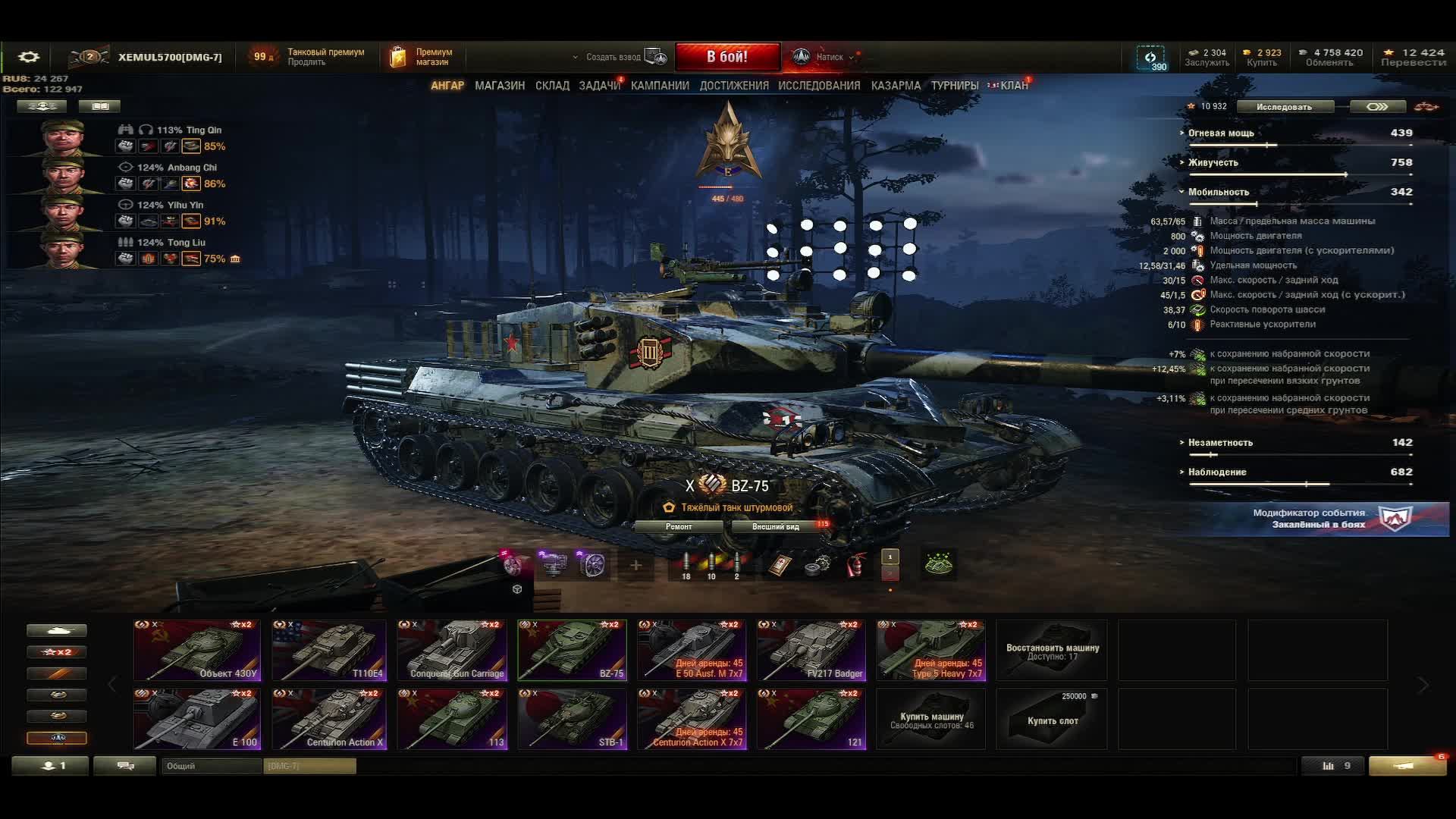Image resolution: width=1456 pixels, height=819 pixels.
Task: Select the Объект 430У tank
Action: pos(196,650)
